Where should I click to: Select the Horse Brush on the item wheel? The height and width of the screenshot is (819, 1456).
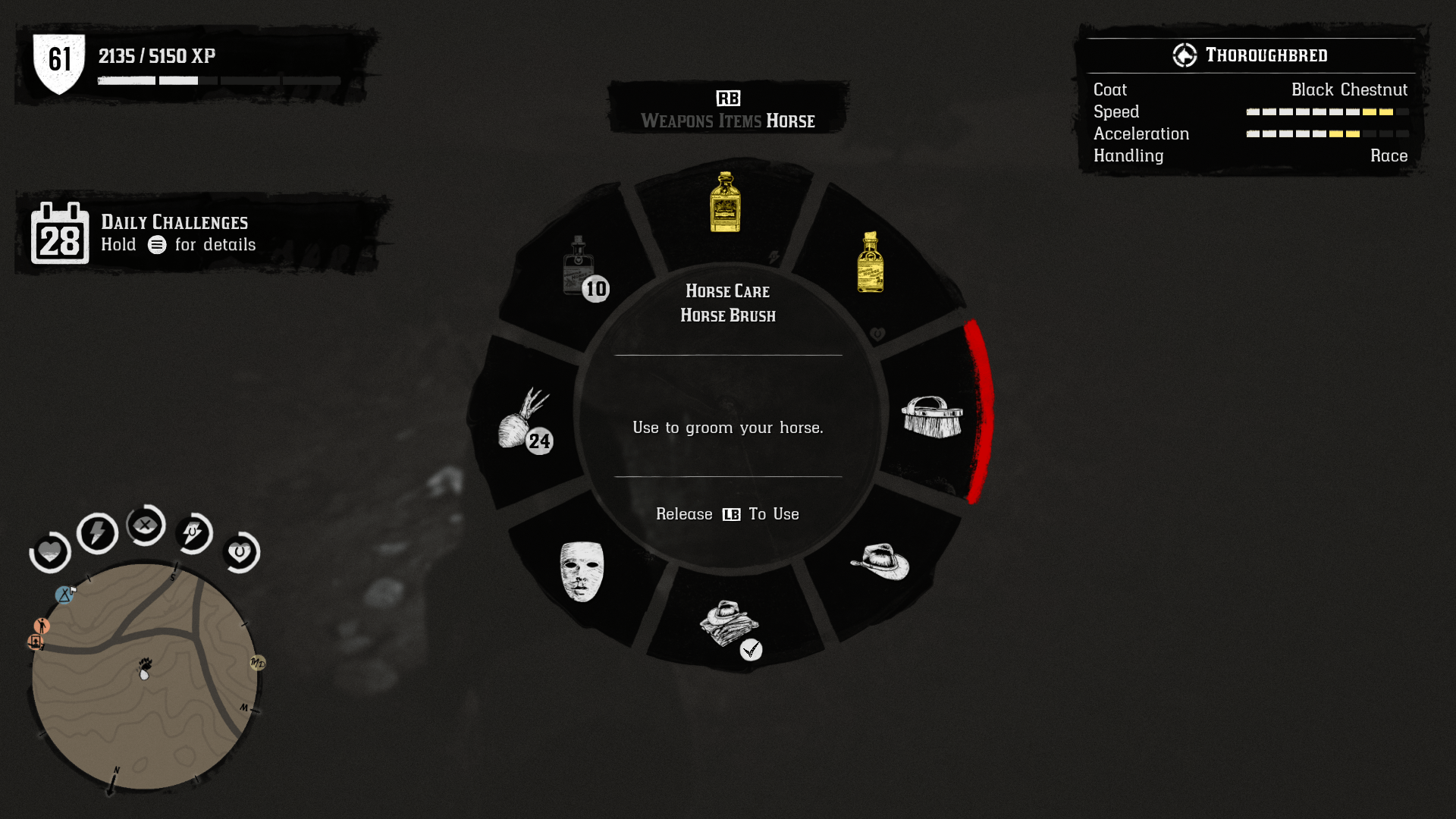931,417
